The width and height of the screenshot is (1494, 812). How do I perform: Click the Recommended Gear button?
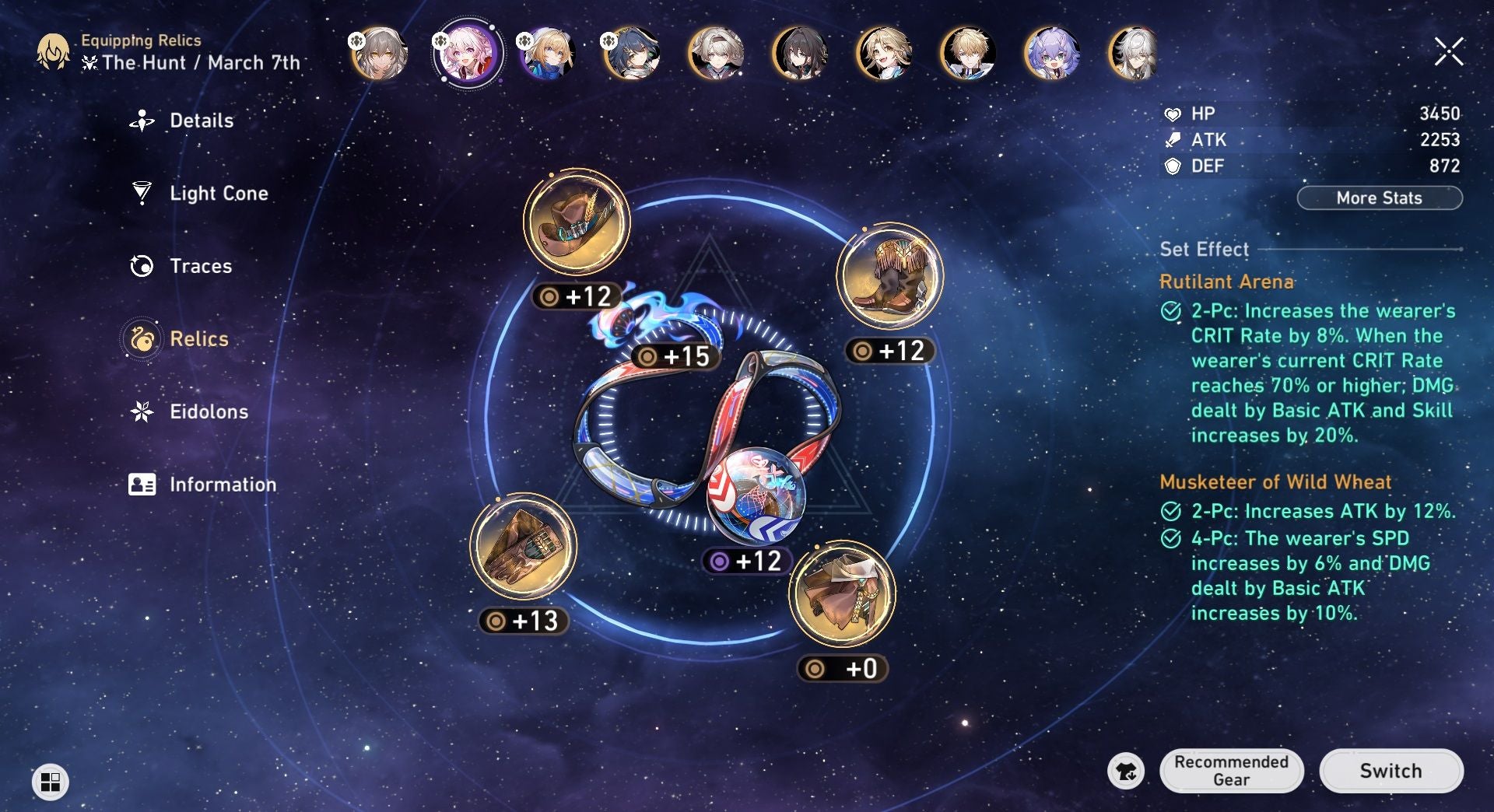1232,771
